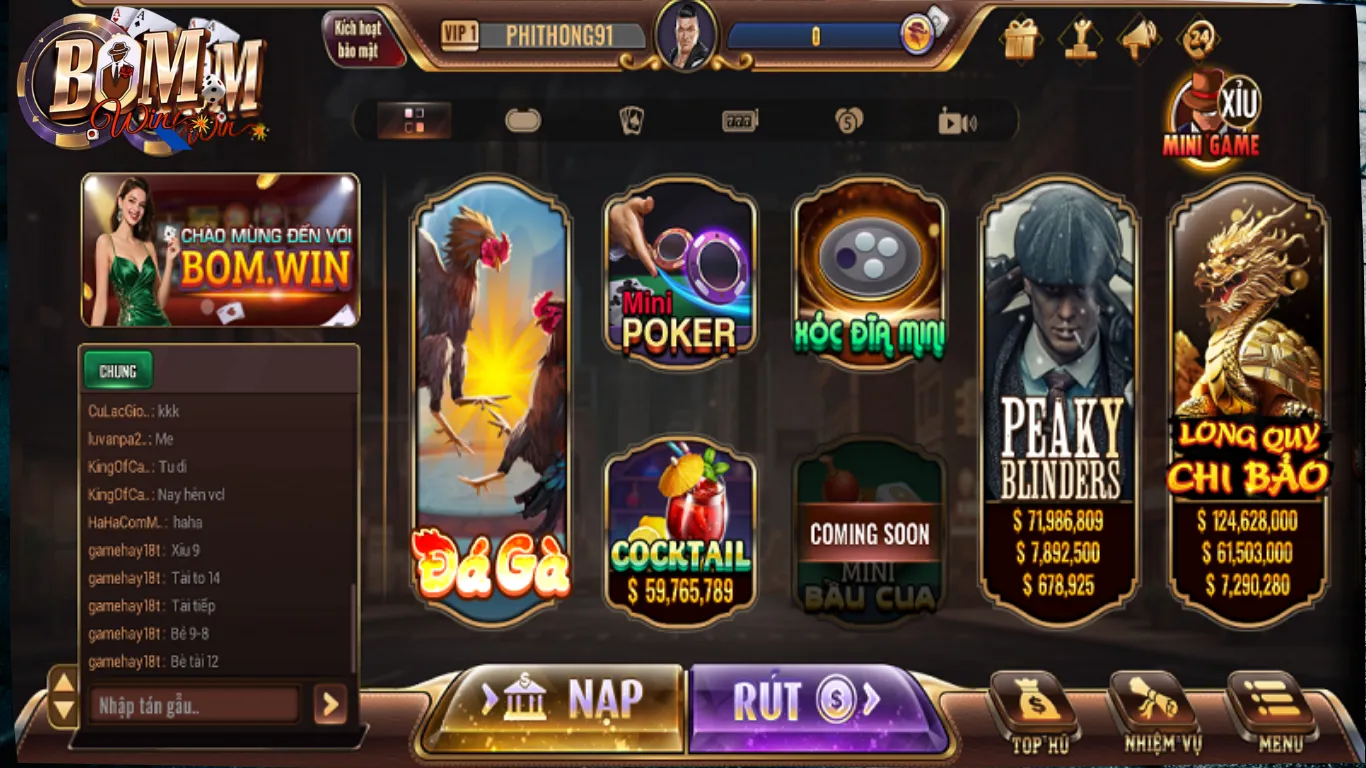Image resolution: width=1366 pixels, height=768 pixels.
Task: Open the gift box promotions icon
Action: click(x=1019, y=36)
